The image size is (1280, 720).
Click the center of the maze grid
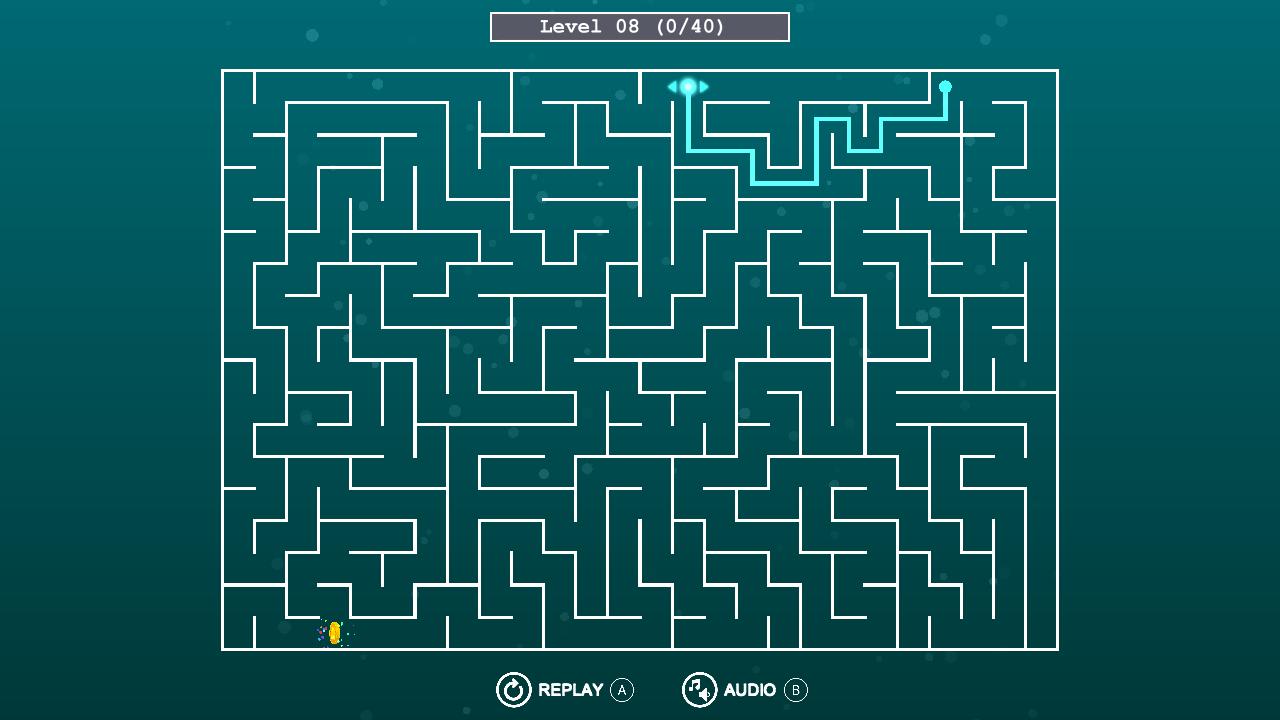pos(638,360)
